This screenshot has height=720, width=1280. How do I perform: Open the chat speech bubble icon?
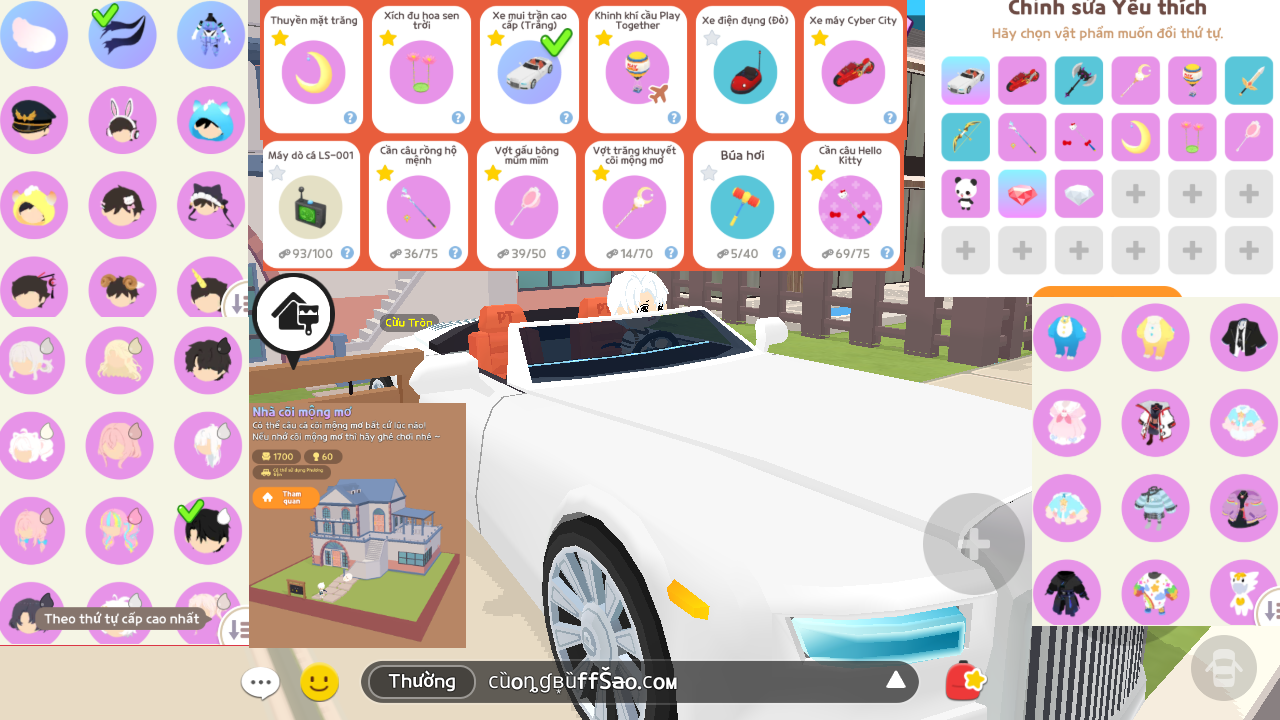point(260,684)
